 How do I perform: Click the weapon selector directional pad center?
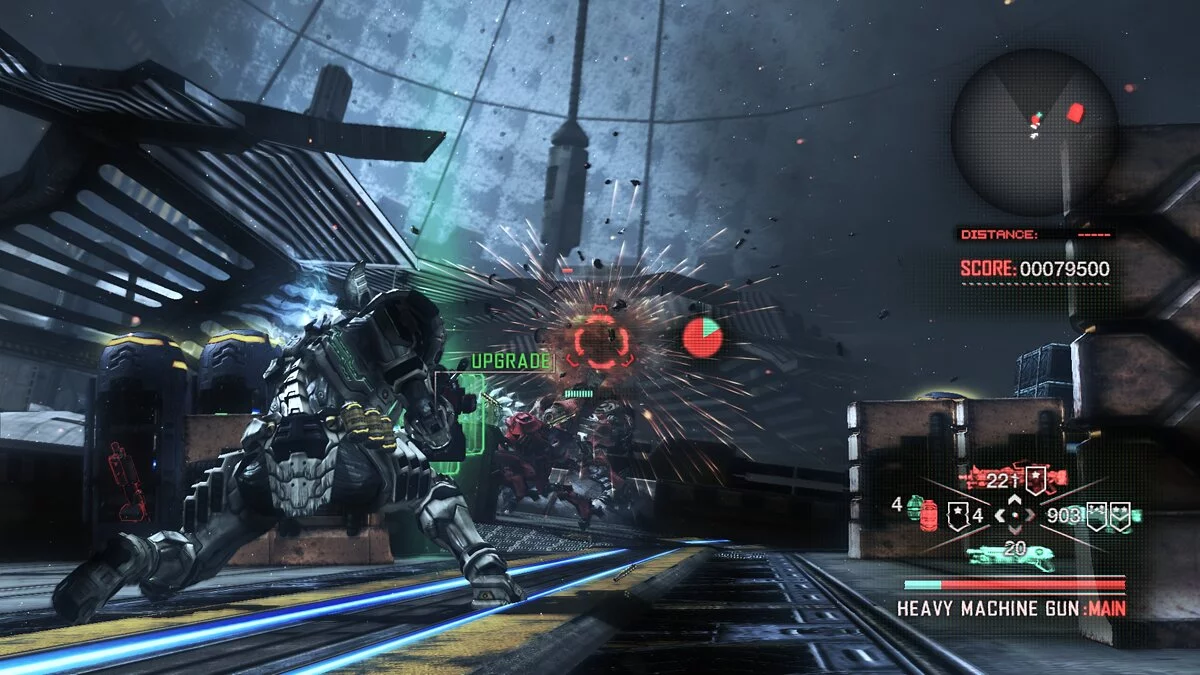pos(1015,516)
